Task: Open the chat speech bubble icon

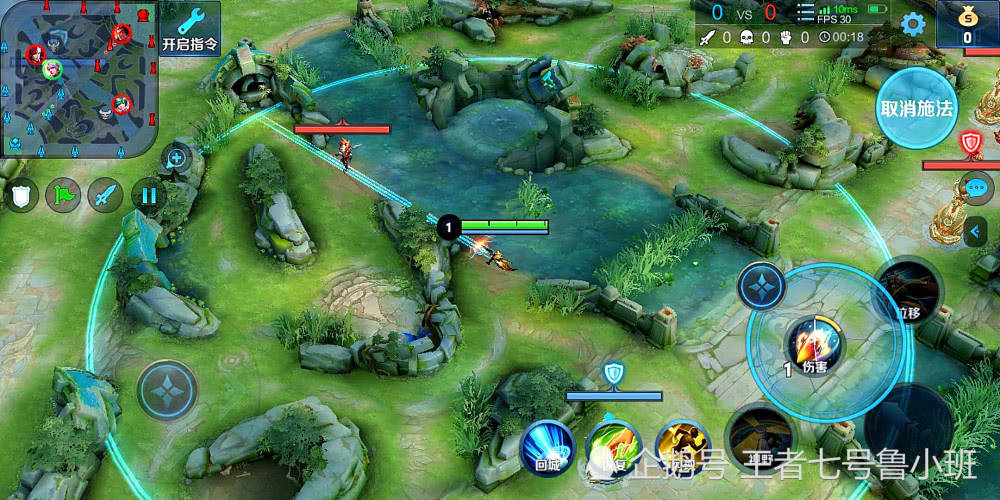Action: coord(977,187)
